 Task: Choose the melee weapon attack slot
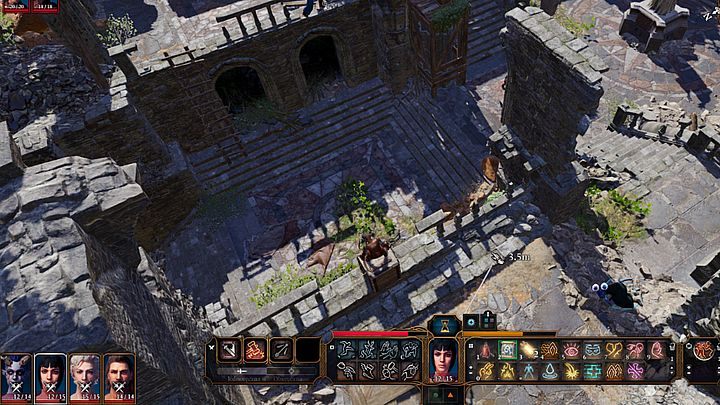[228, 350]
